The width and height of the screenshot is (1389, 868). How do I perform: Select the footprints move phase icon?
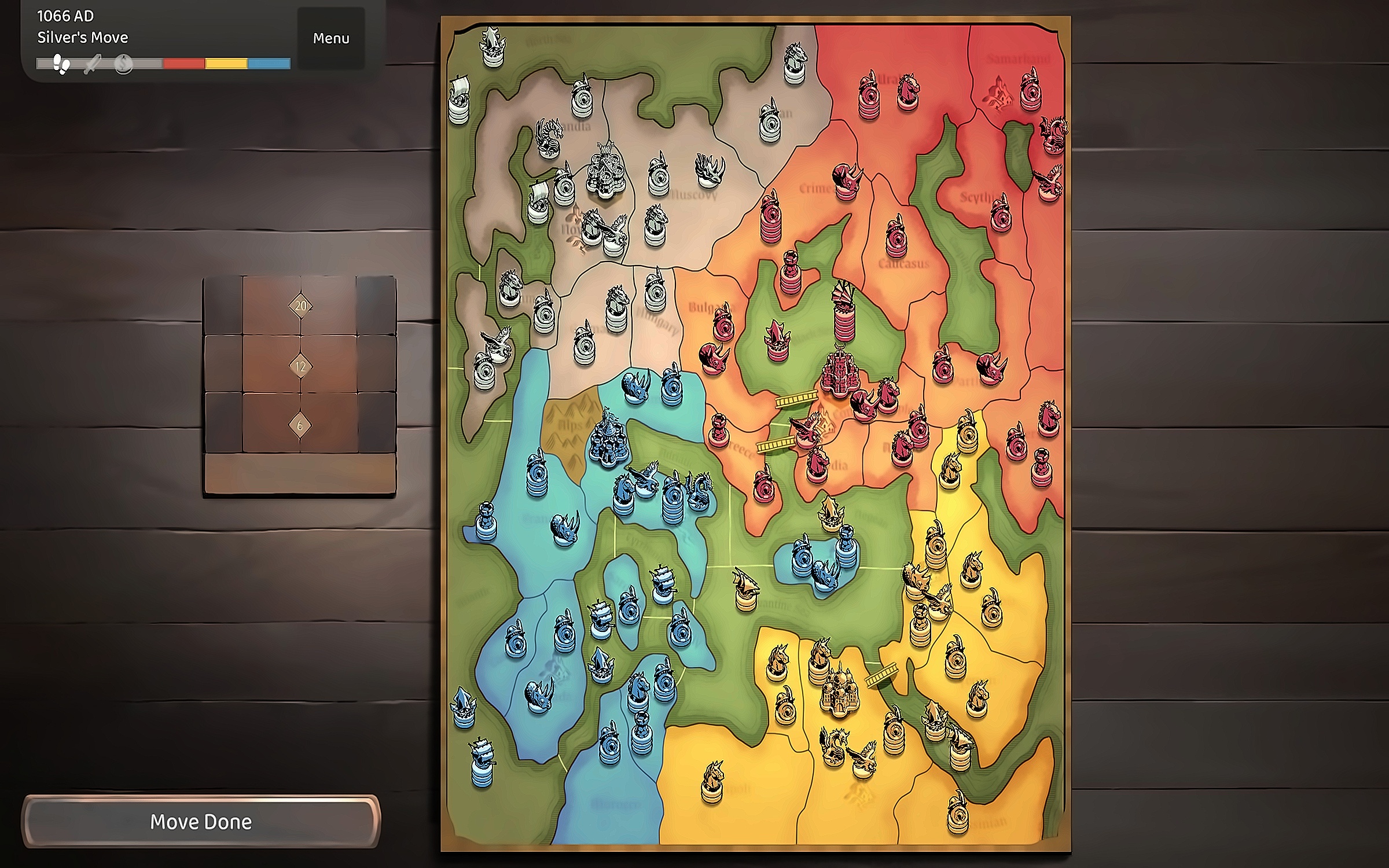tap(61, 64)
